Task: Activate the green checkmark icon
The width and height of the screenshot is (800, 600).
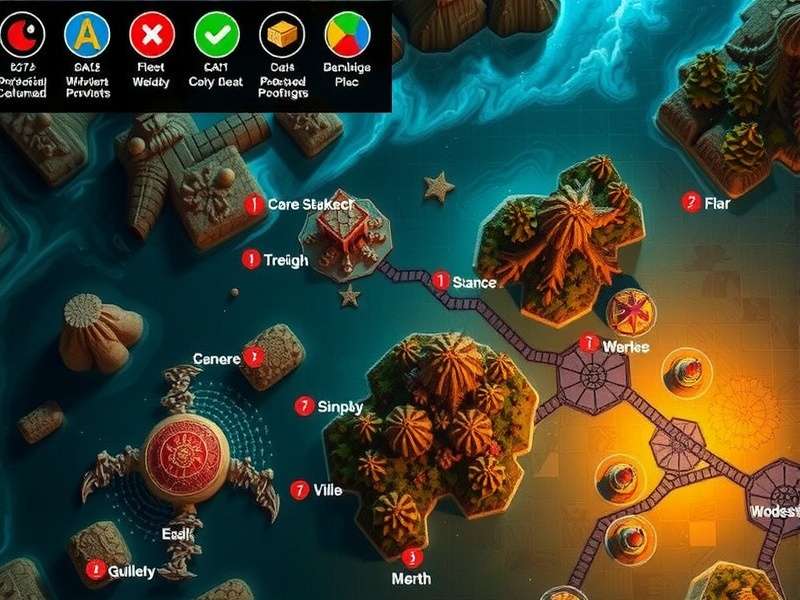Action: [216, 36]
